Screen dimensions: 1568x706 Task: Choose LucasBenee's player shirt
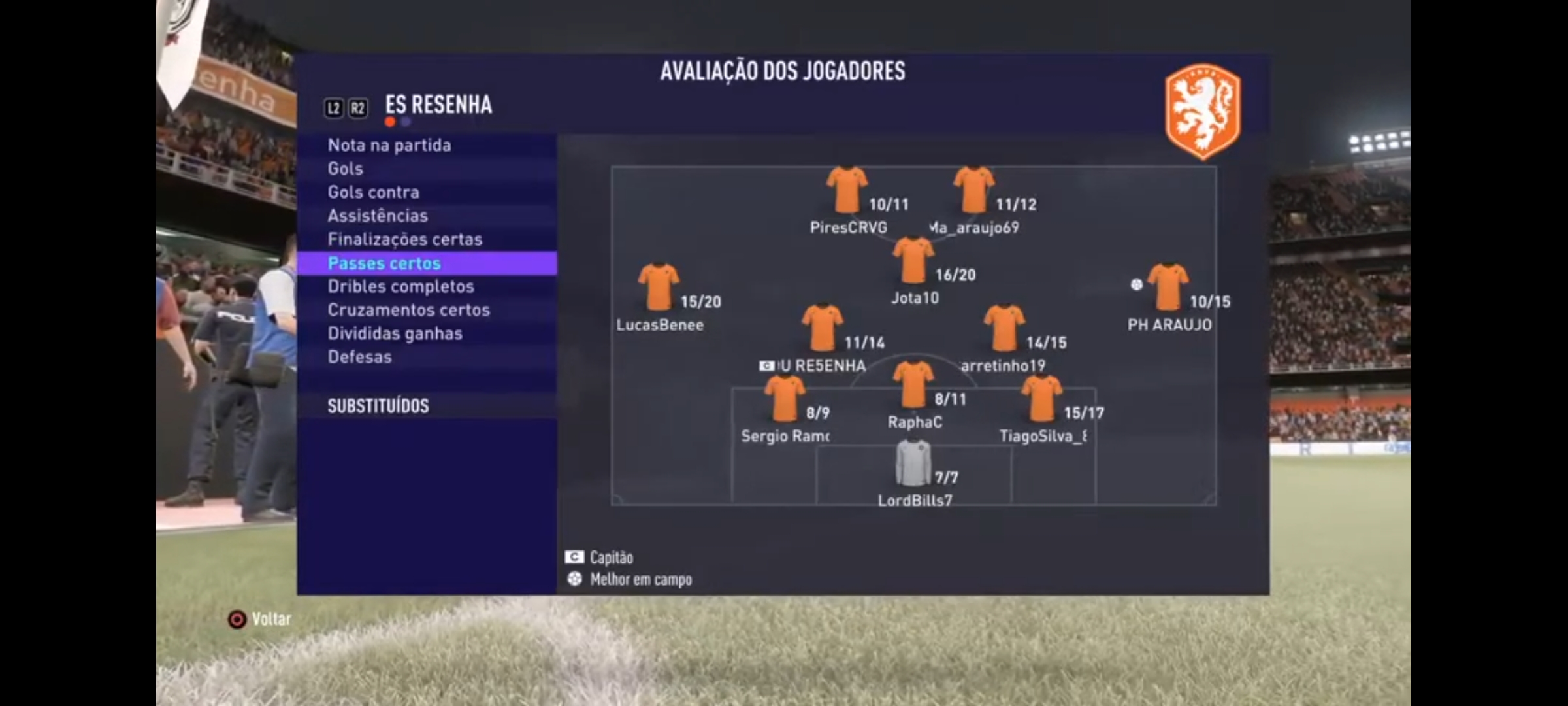pos(658,286)
